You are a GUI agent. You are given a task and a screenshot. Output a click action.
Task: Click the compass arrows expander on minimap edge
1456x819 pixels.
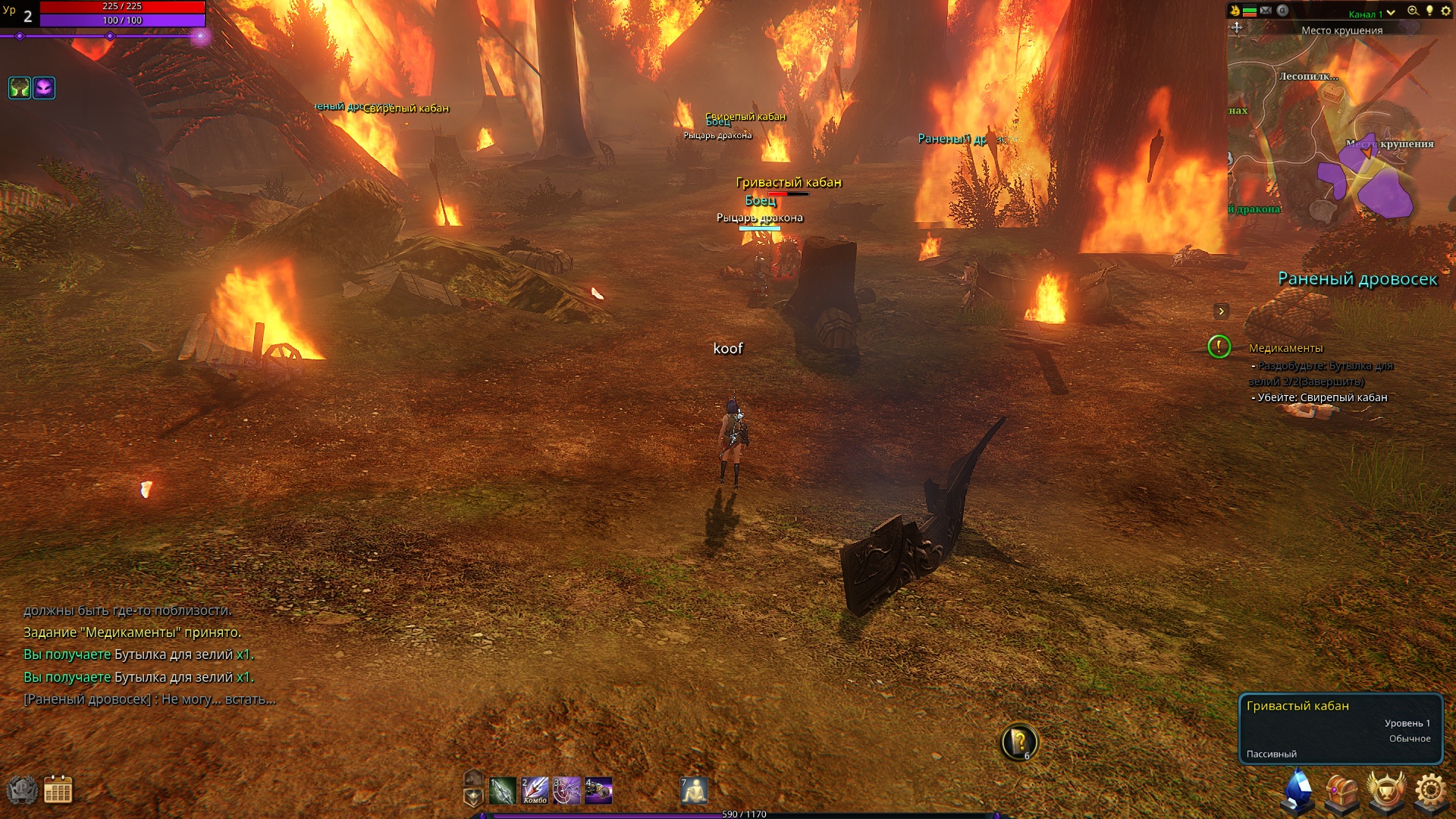click(x=1237, y=29)
